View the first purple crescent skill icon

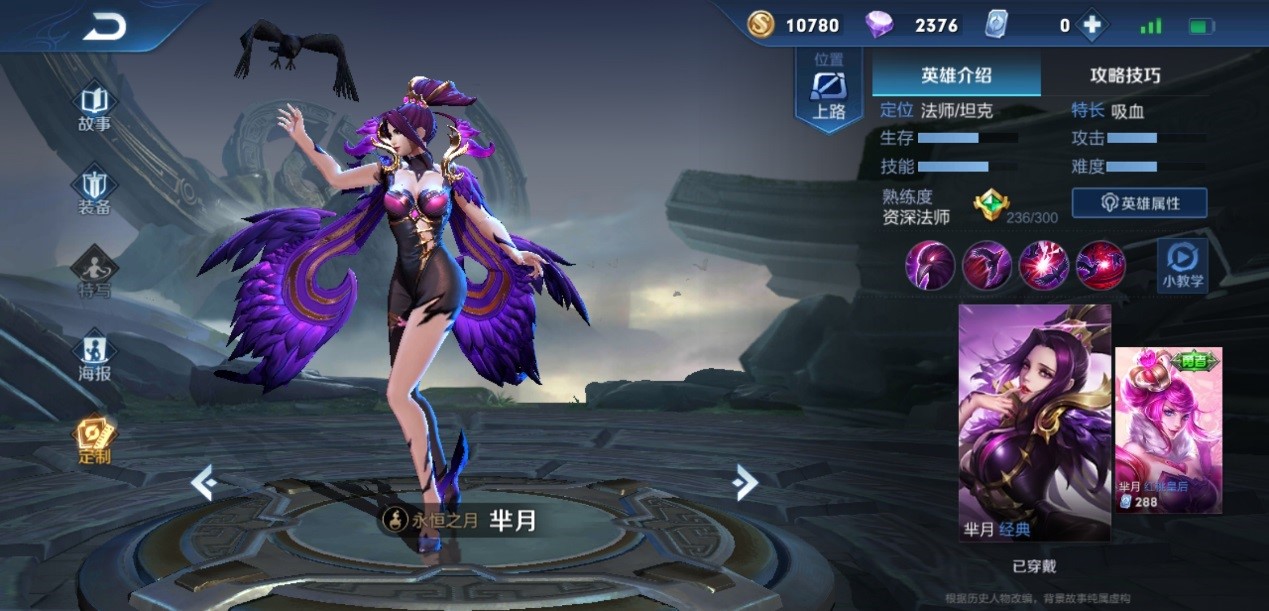click(929, 266)
